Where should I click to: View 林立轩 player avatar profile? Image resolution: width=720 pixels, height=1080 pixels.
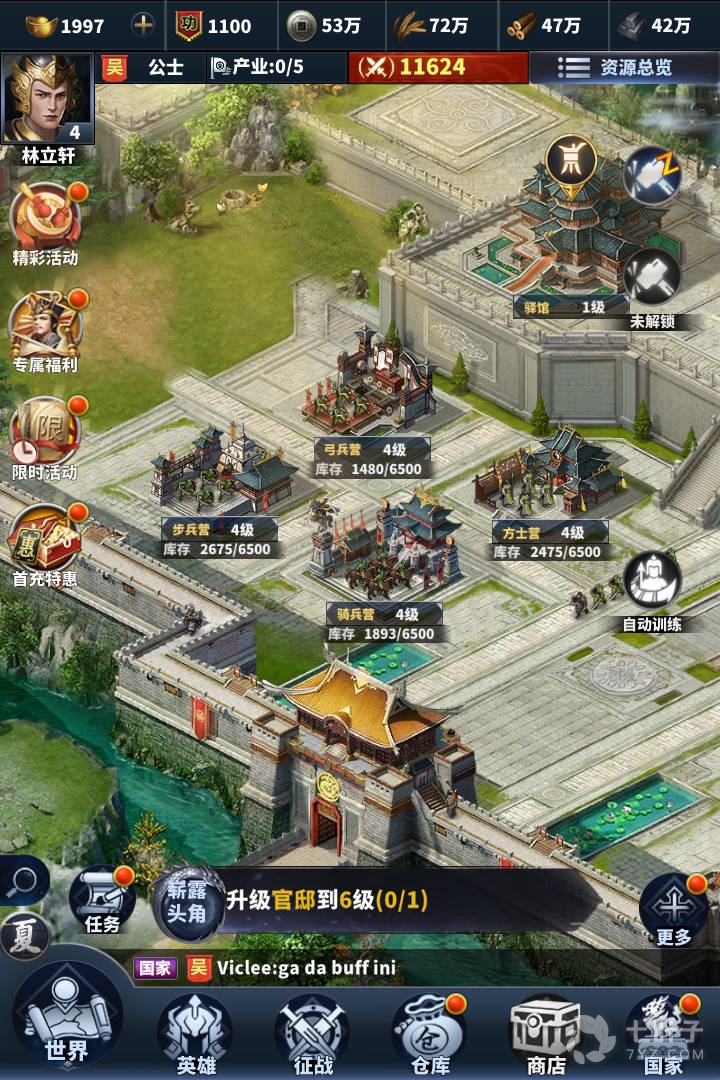pos(48,100)
